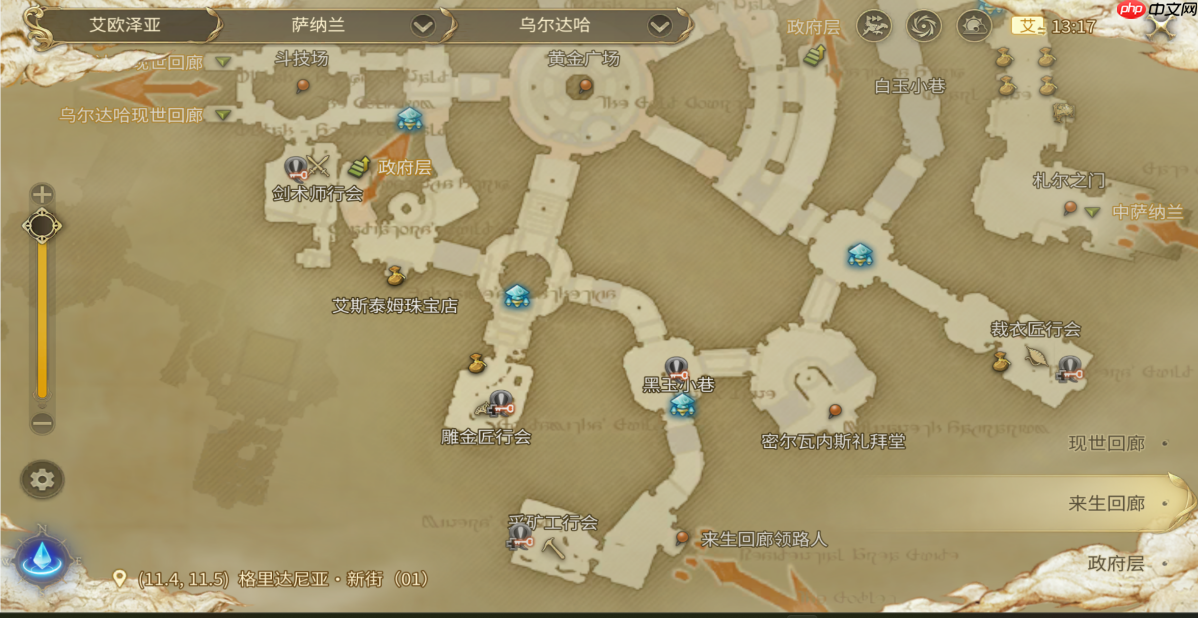Screen dimensions: 1198x618
Task: Toggle the running chocobo icon at top
Action: point(874,25)
